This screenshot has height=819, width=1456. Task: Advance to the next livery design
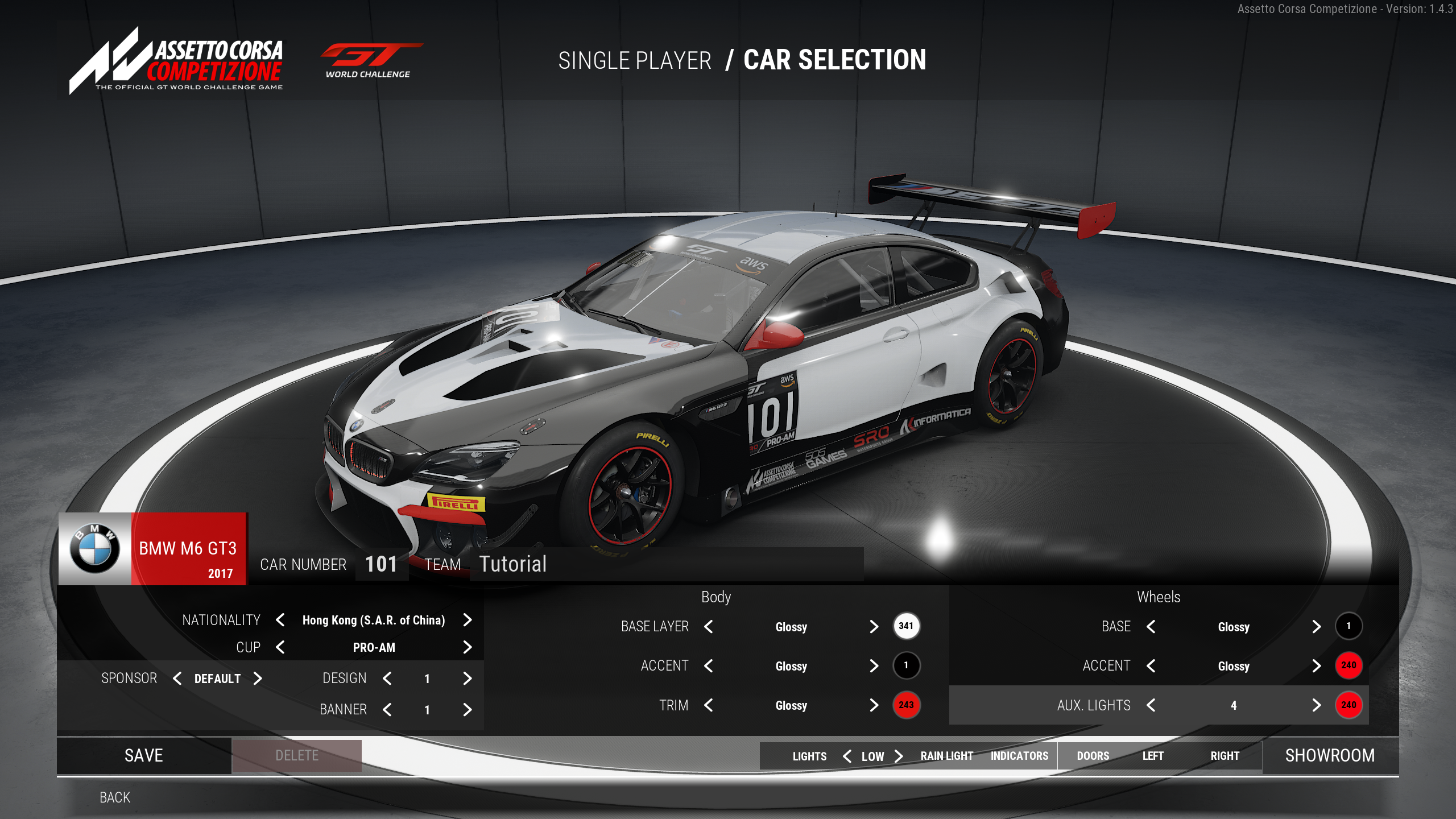(468, 679)
